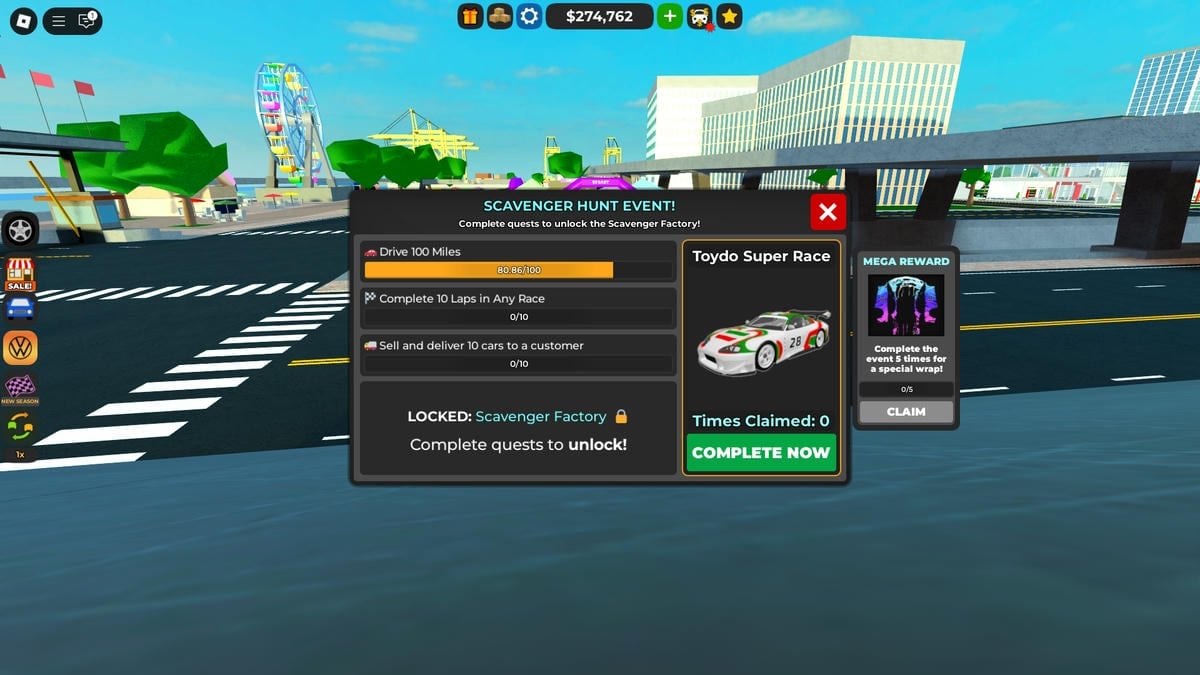The height and width of the screenshot is (675, 1200).
Task: Claim the Mega Reward
Action: tap(906, 412)
